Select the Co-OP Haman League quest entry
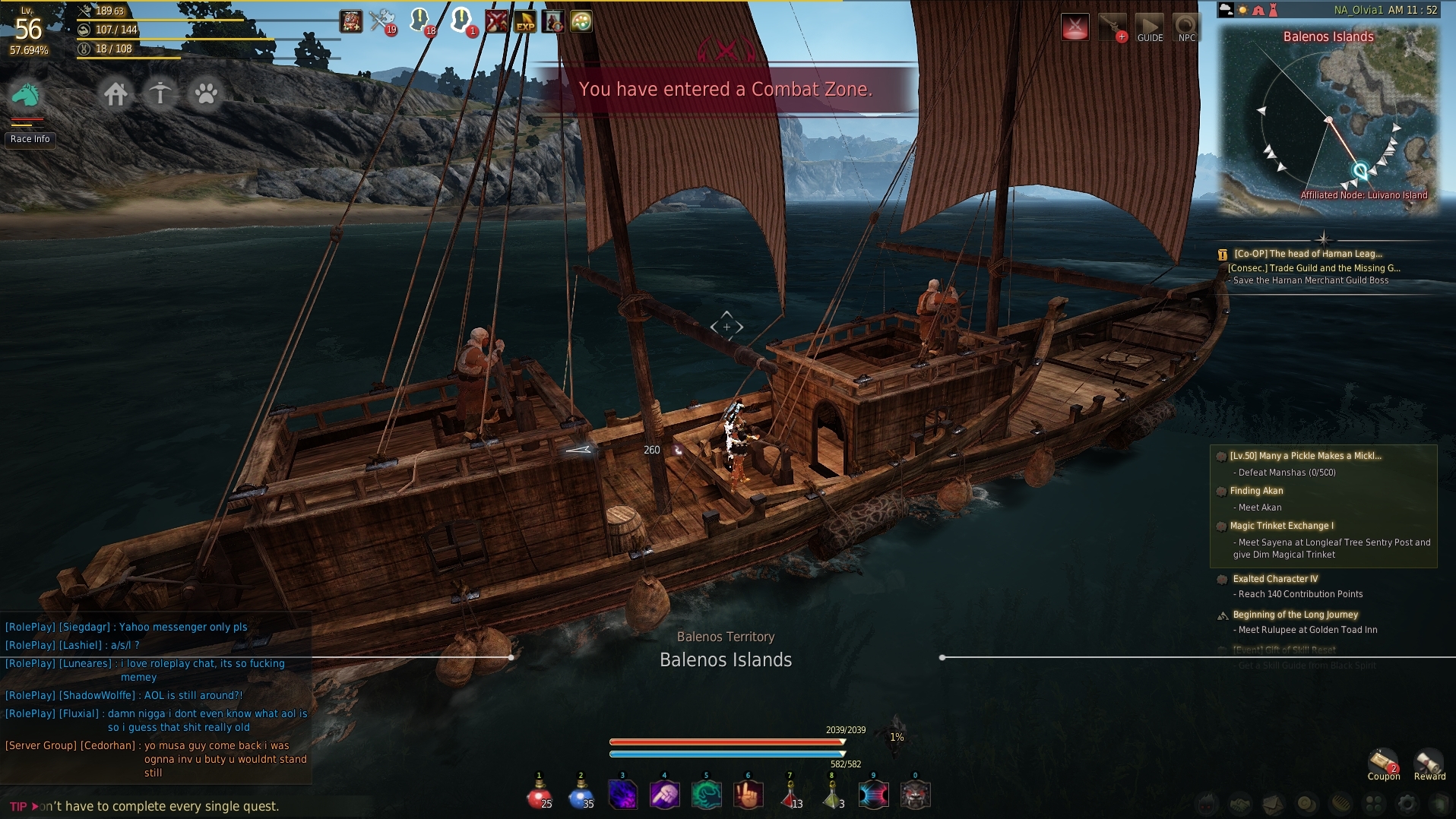This screenshot has width=1456, height=819. pyautogui.click(x=1307, y=254)
